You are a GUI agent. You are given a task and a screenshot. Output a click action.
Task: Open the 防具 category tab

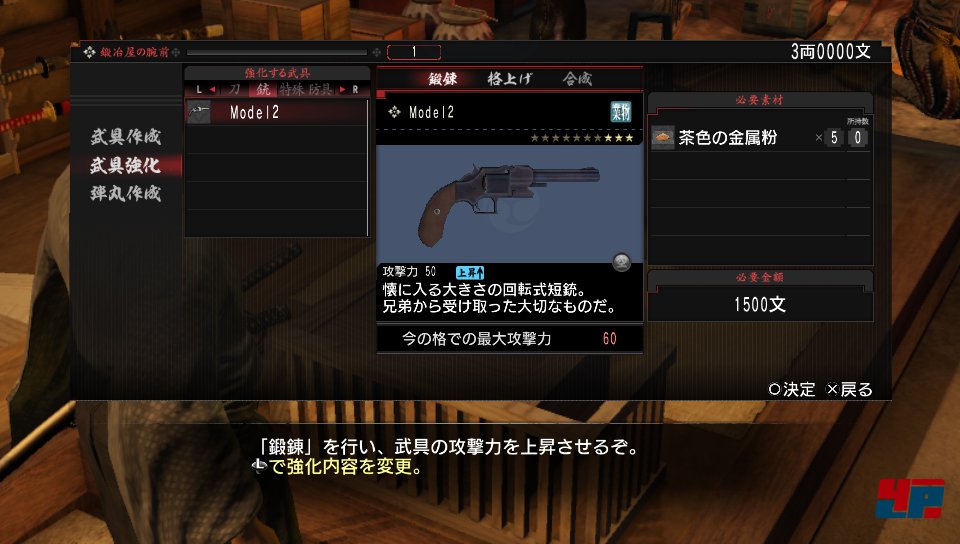click(x=321, y=90)
